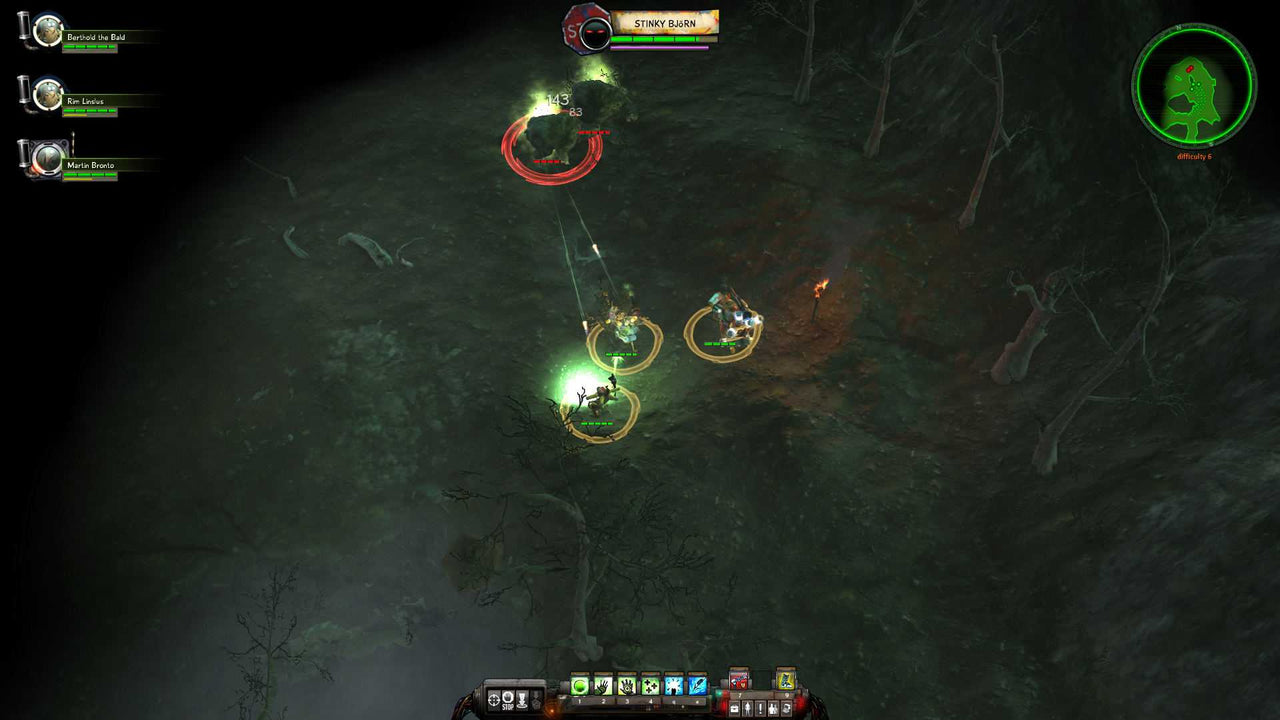
Task: Open the party management two-figure icon
Action: (x=773, y=708)
